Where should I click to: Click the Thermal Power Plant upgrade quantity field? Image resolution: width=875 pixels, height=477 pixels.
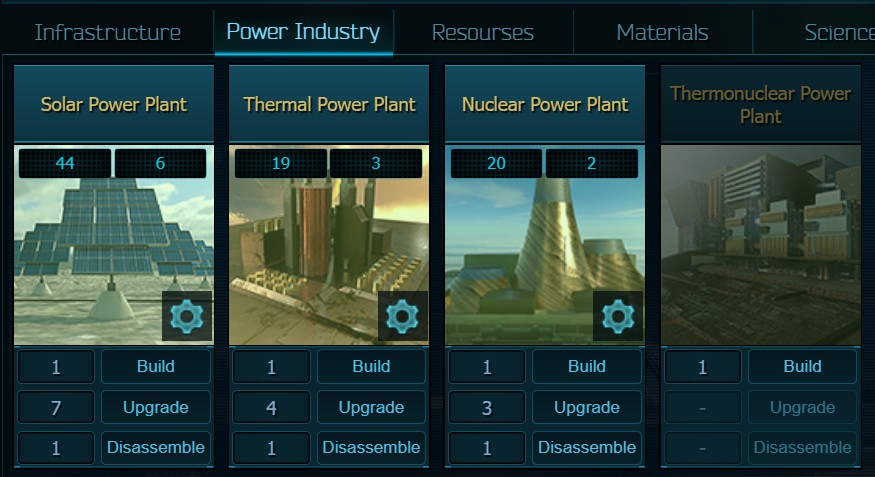(272, 407)
